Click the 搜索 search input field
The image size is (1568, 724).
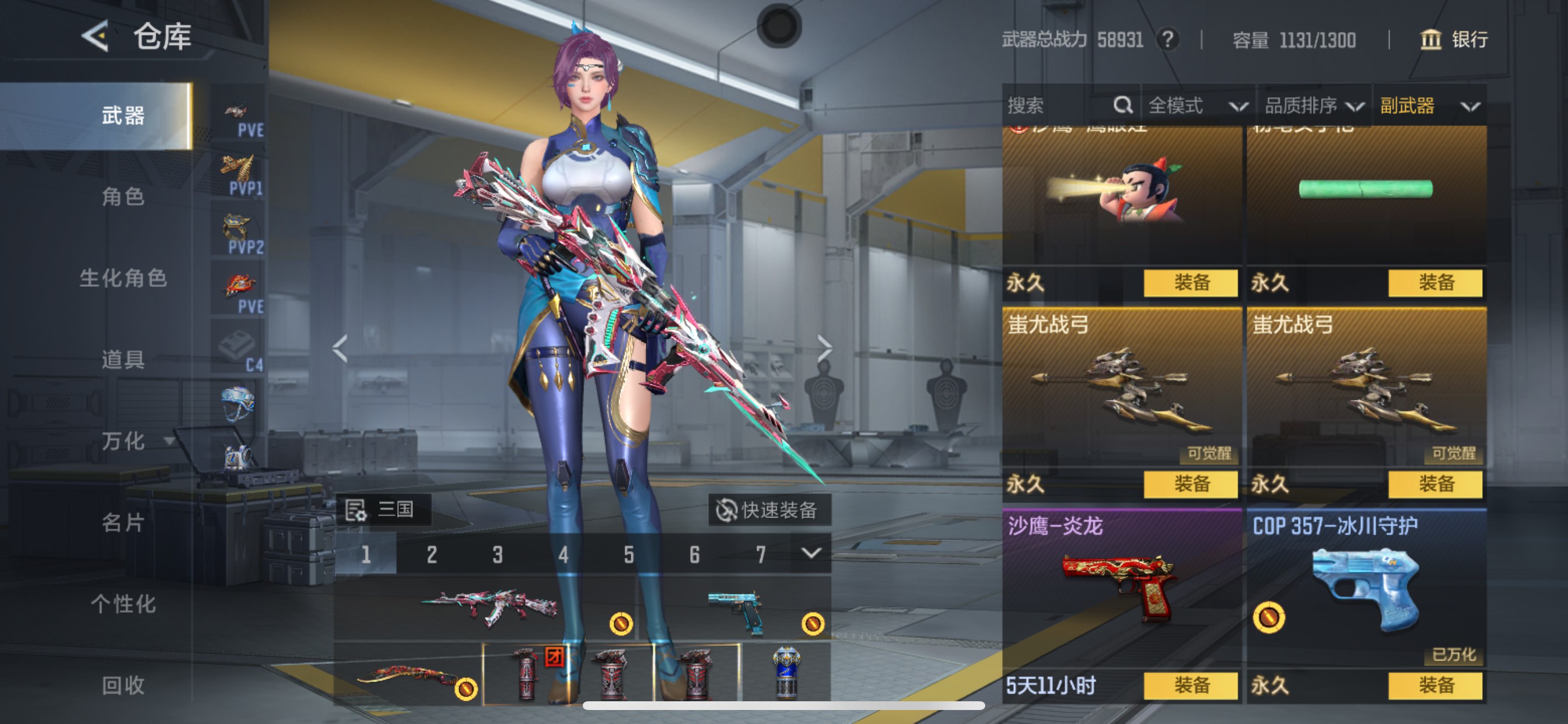[x=1059, y=105]
